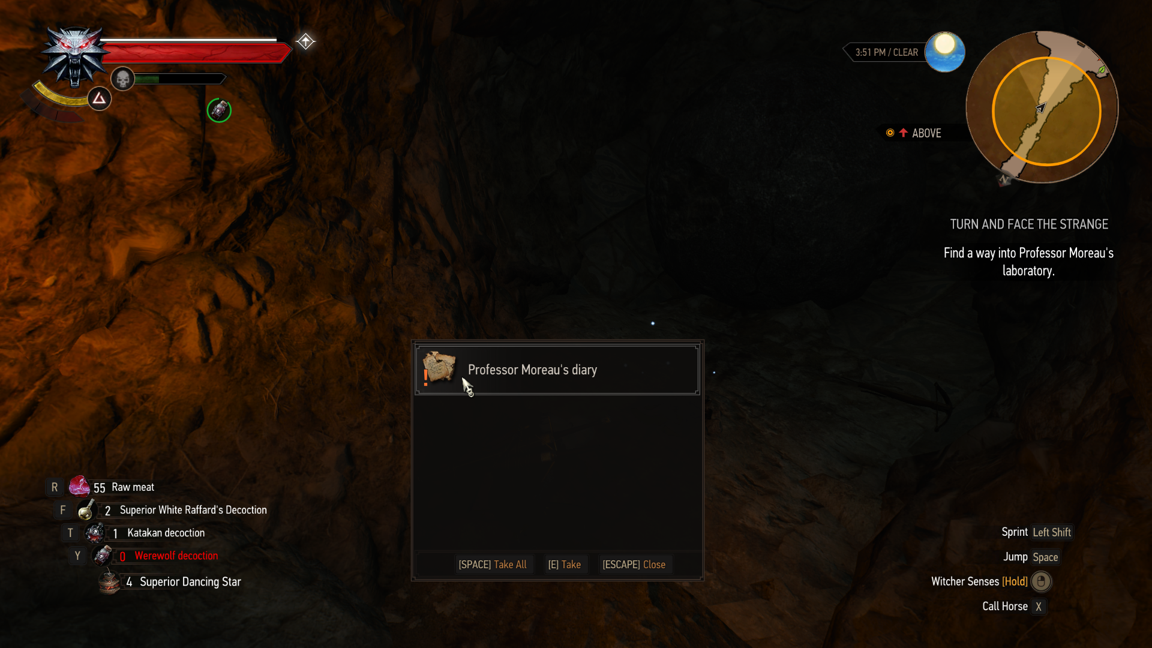
Task: Click the Take All button
Action: (492, 565)
